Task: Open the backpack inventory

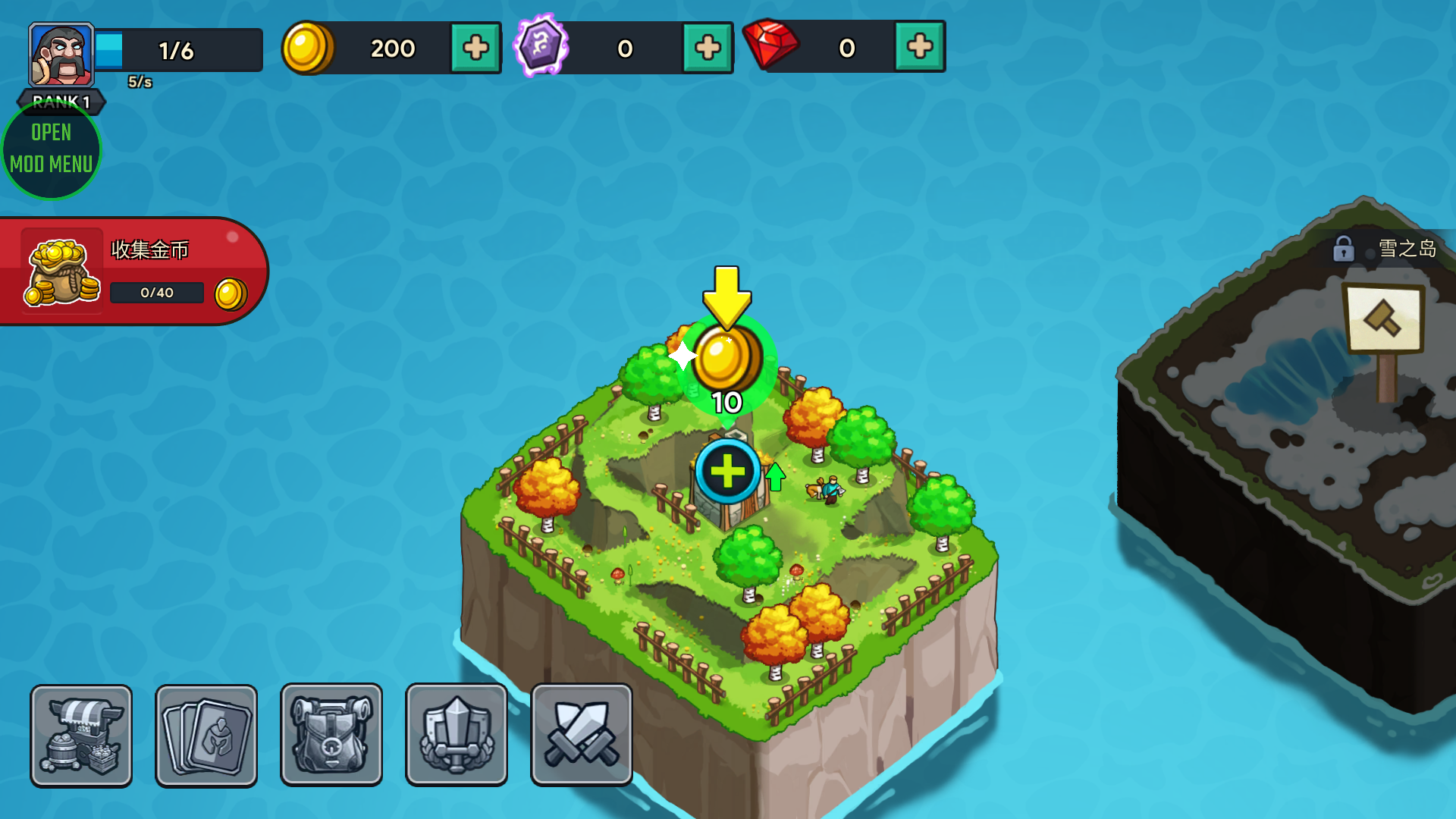Action: click(331, 735)
